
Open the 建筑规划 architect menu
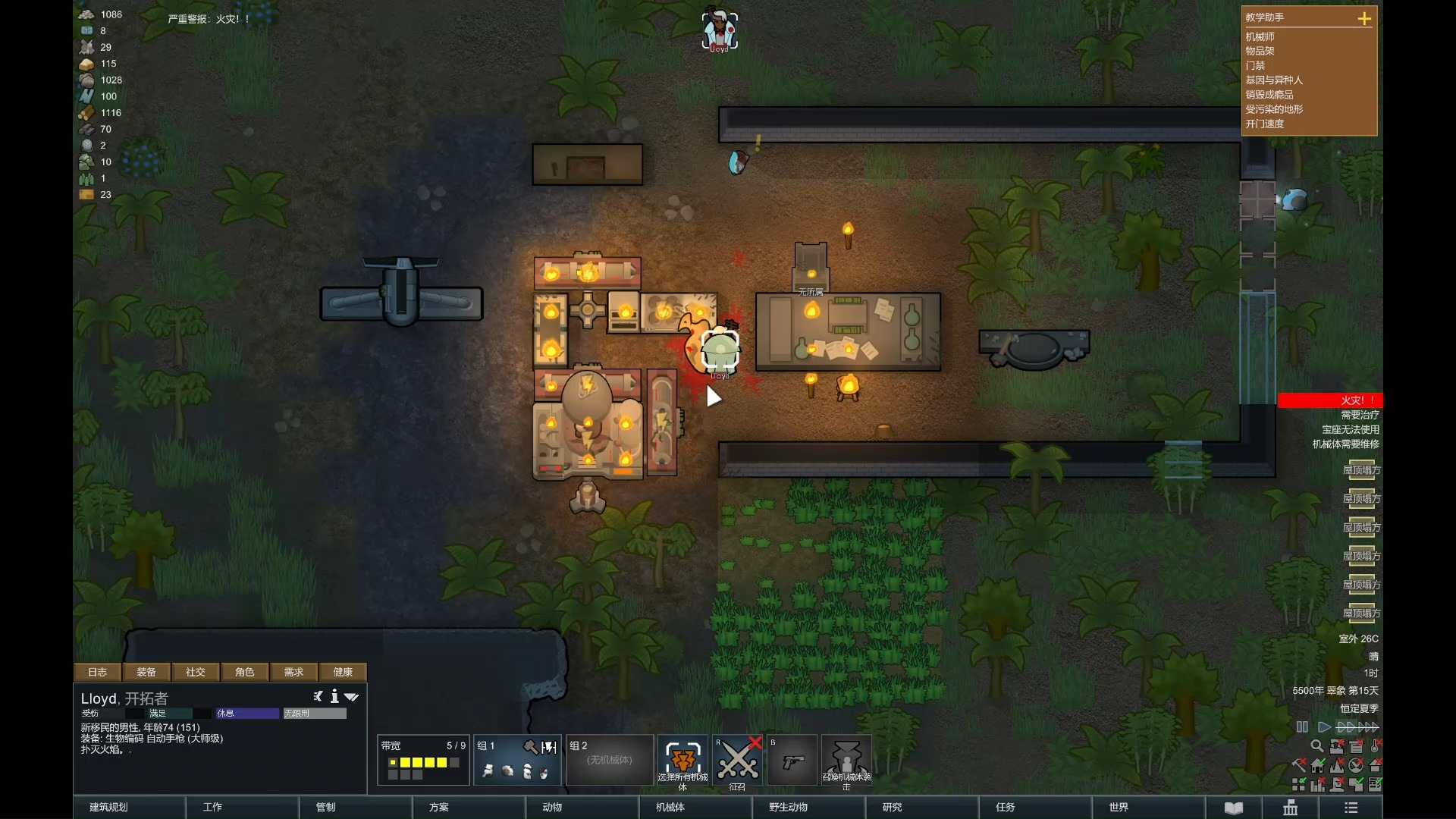[x=109, y=807]
